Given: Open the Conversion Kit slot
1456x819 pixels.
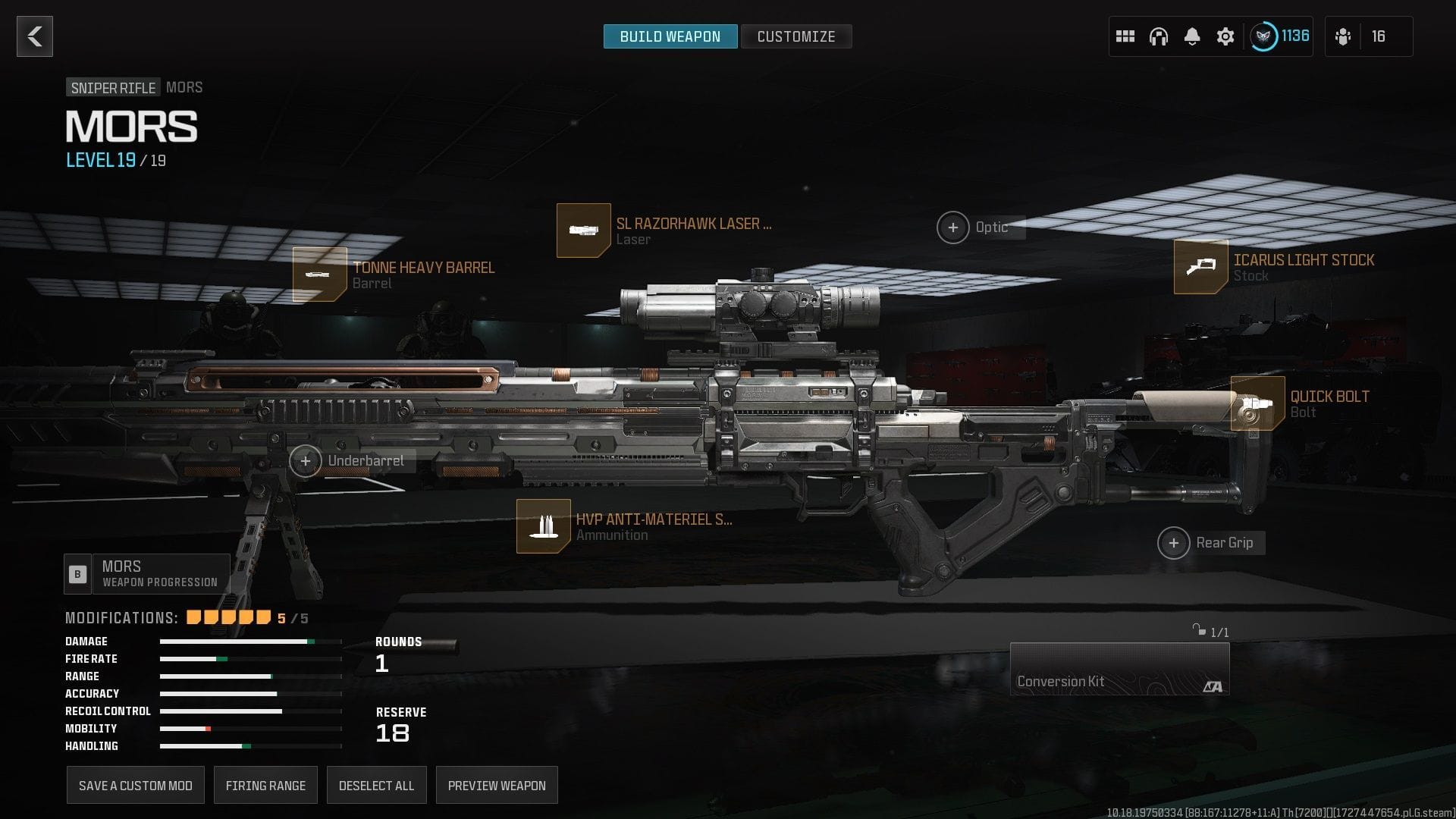Looking at the screenshot, I should click(1120, 668).
